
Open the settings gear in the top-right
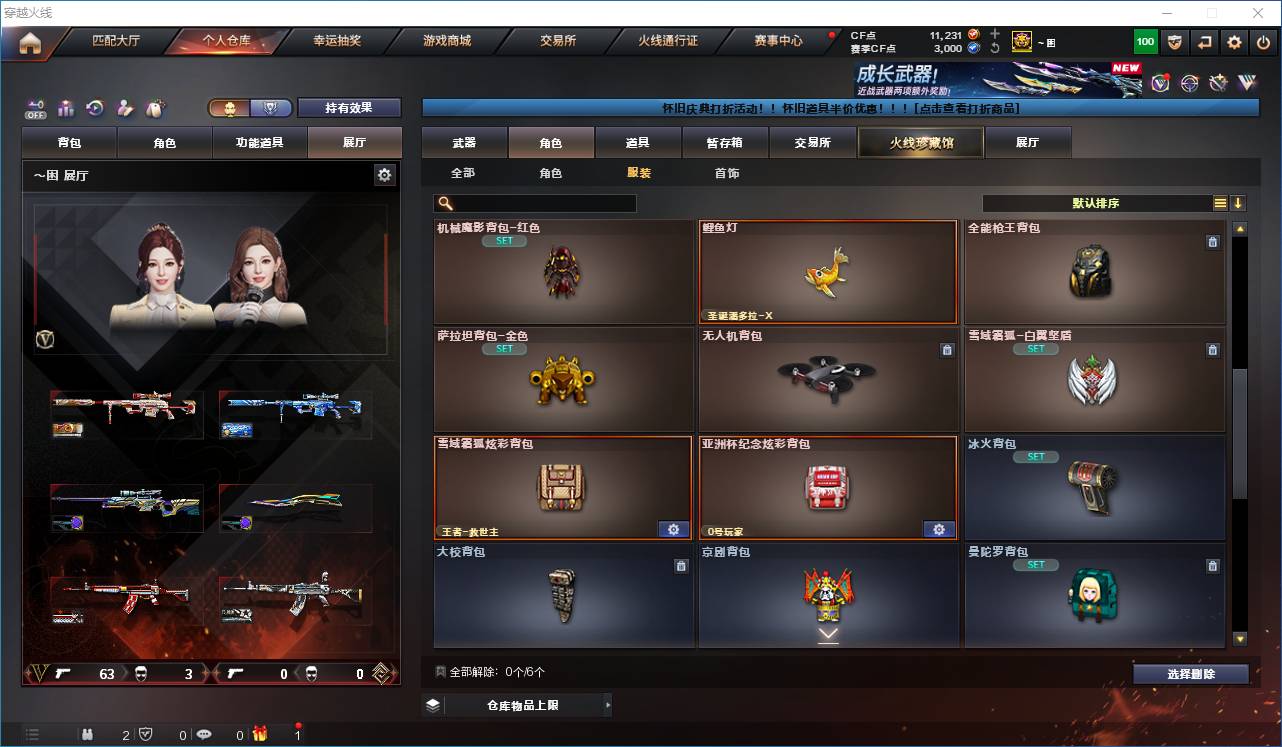coord(1233,41)
